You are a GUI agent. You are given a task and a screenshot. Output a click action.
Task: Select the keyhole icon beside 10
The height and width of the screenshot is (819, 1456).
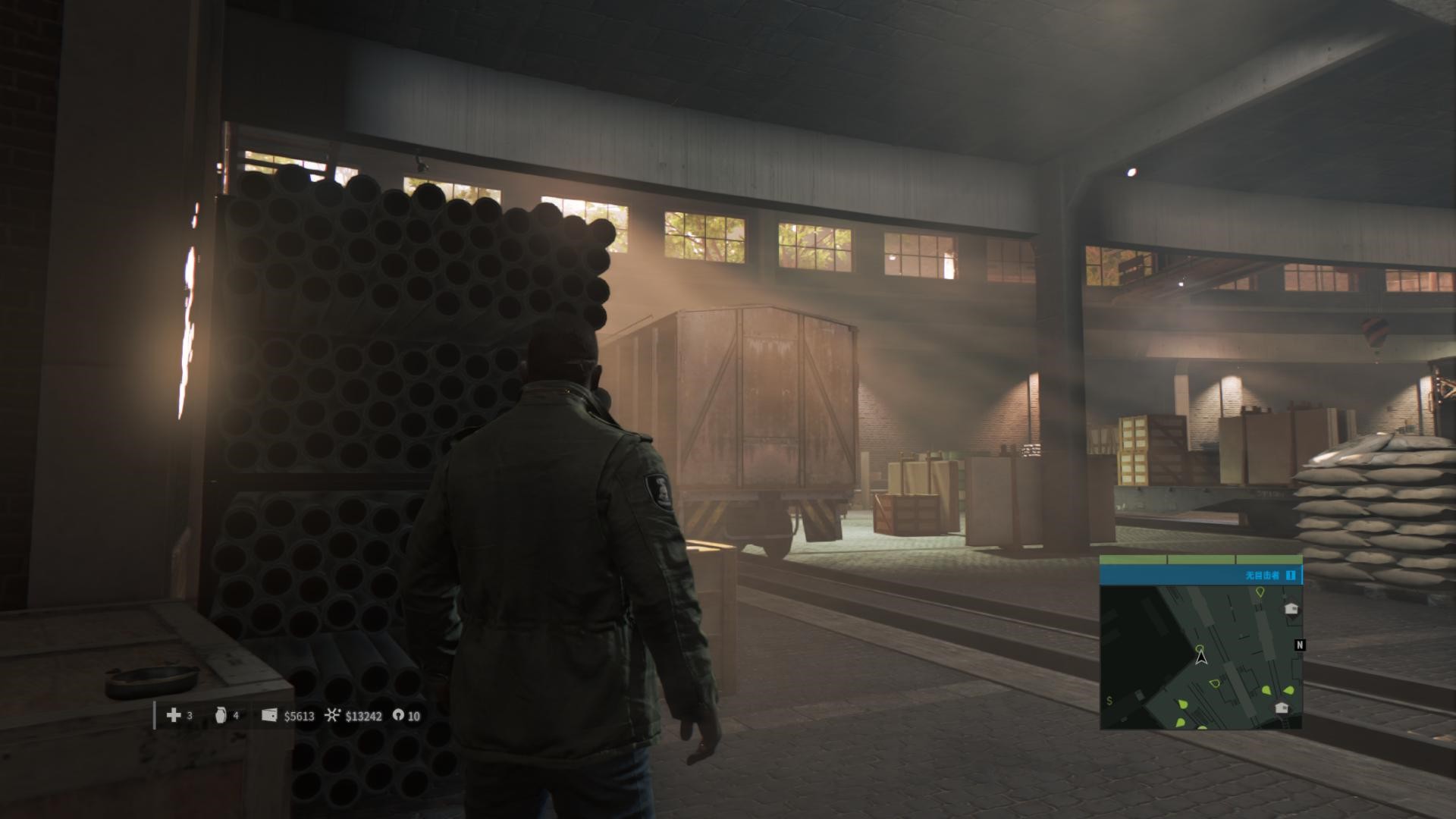click(398, 715)
